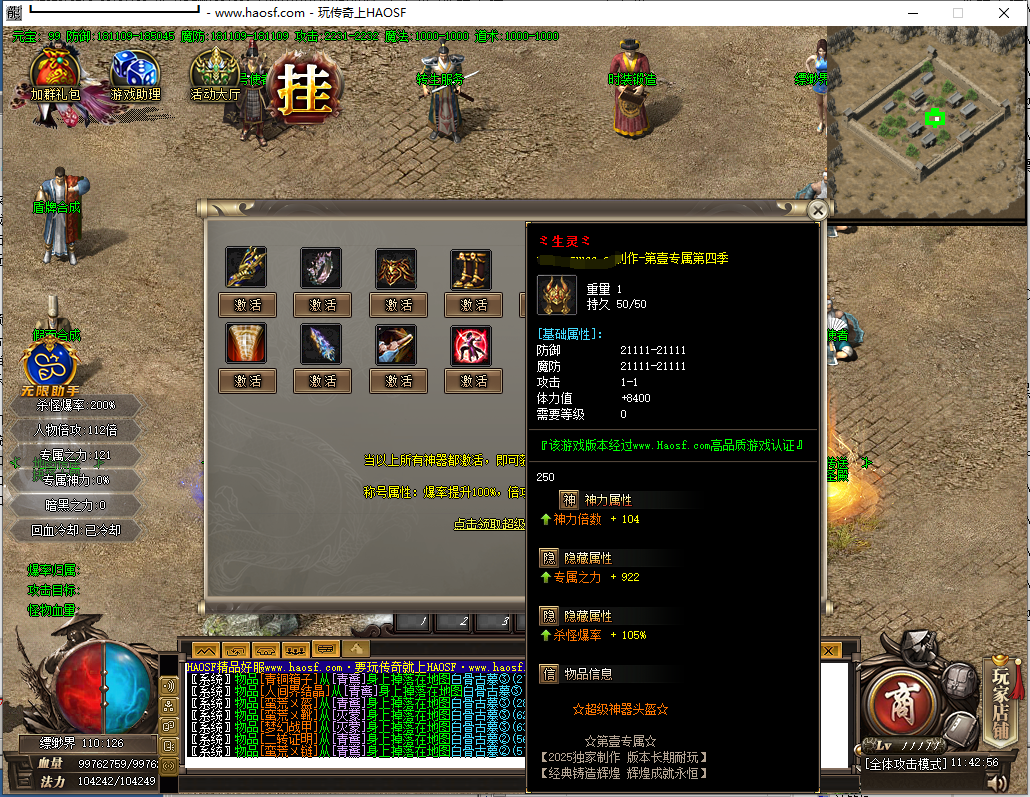Close the chat window with X

(x=830, y=650)
